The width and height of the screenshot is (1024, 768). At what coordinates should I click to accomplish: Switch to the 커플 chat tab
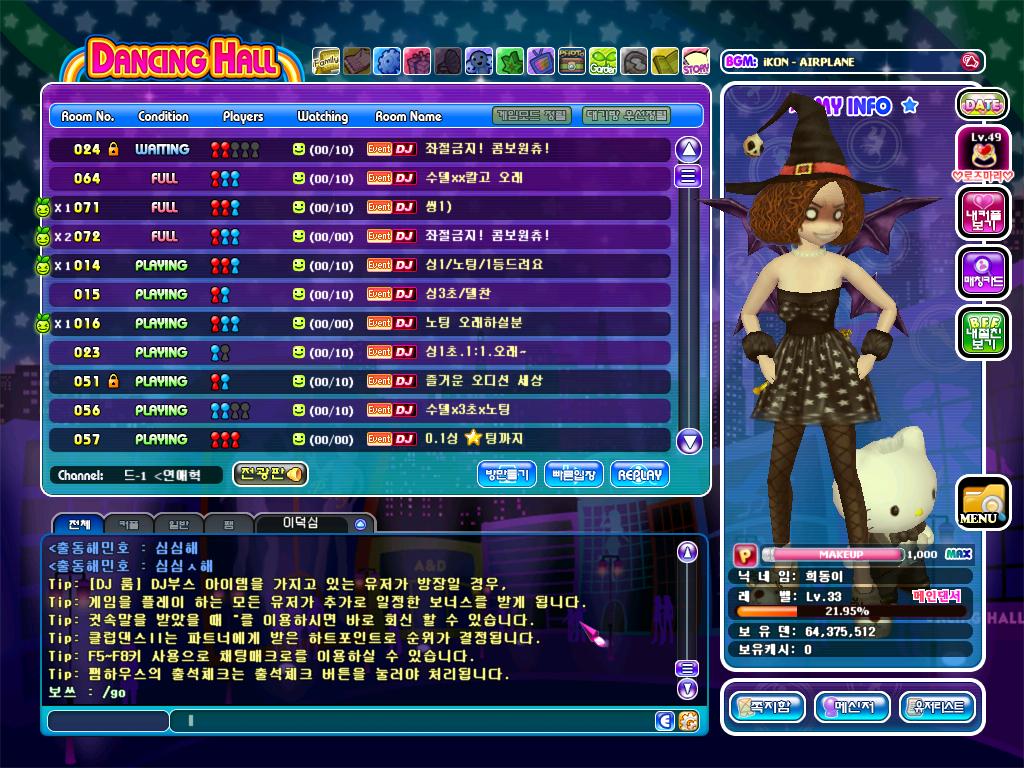tap(129, 524)
